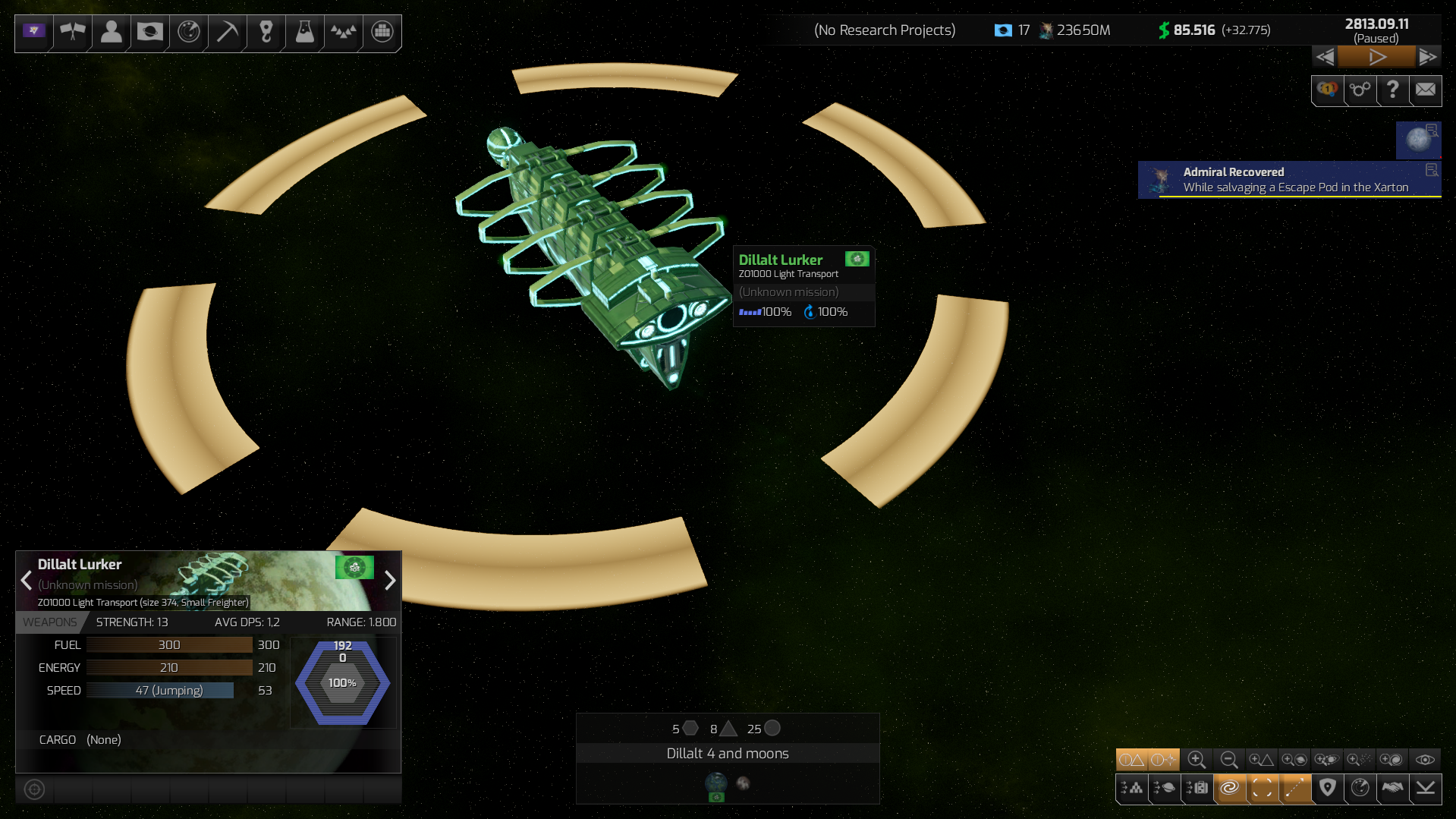
Task: Open the Research flask screen
Action: click(303, 33)
